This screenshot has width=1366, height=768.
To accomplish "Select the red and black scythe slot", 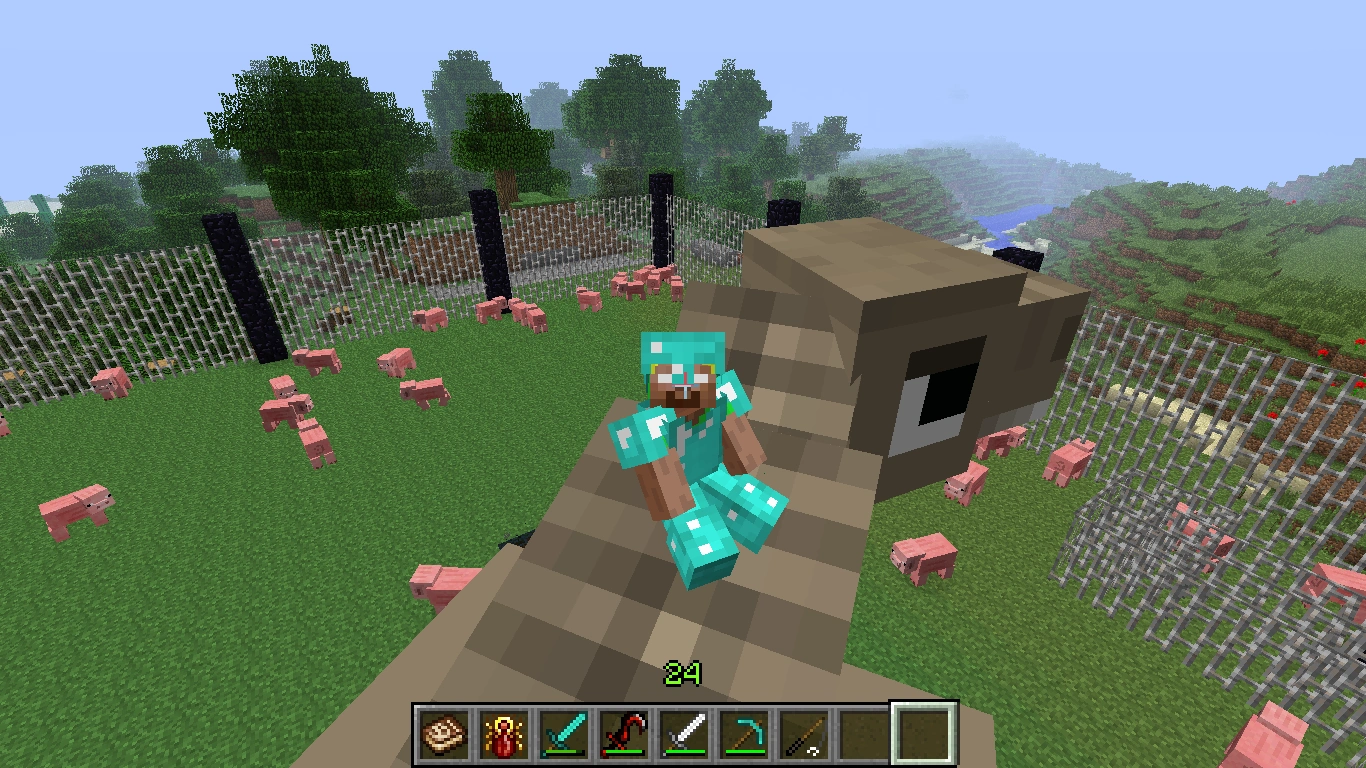I will [624, 733].
